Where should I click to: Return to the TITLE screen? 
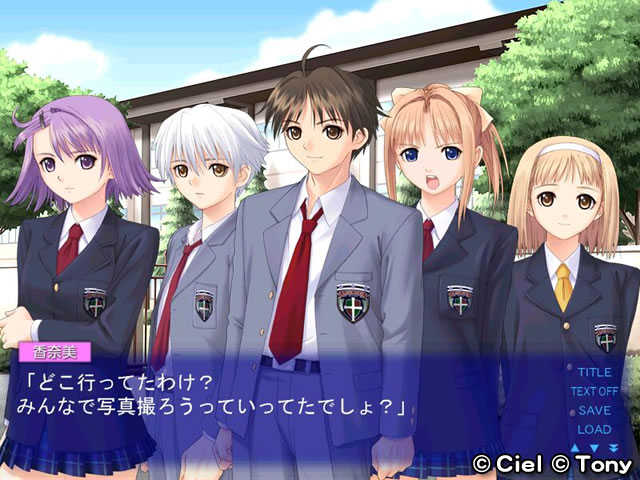tap(594, 372)
